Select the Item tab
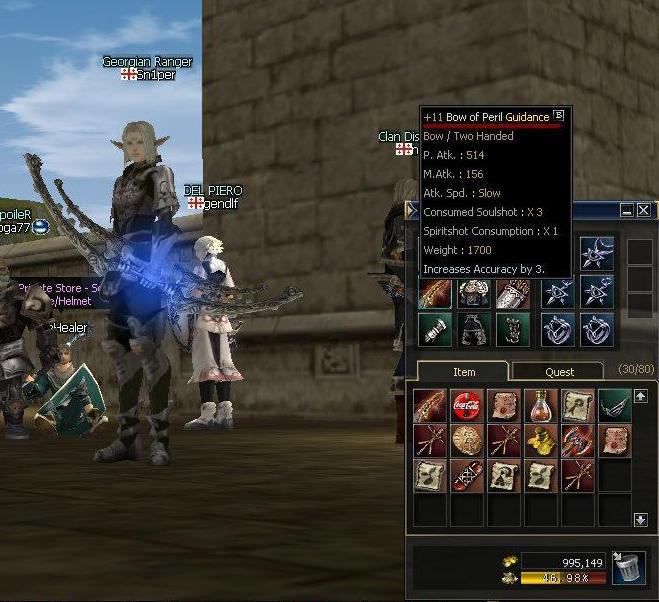Viewport: 659px width, 602px height. coord(464,371)
